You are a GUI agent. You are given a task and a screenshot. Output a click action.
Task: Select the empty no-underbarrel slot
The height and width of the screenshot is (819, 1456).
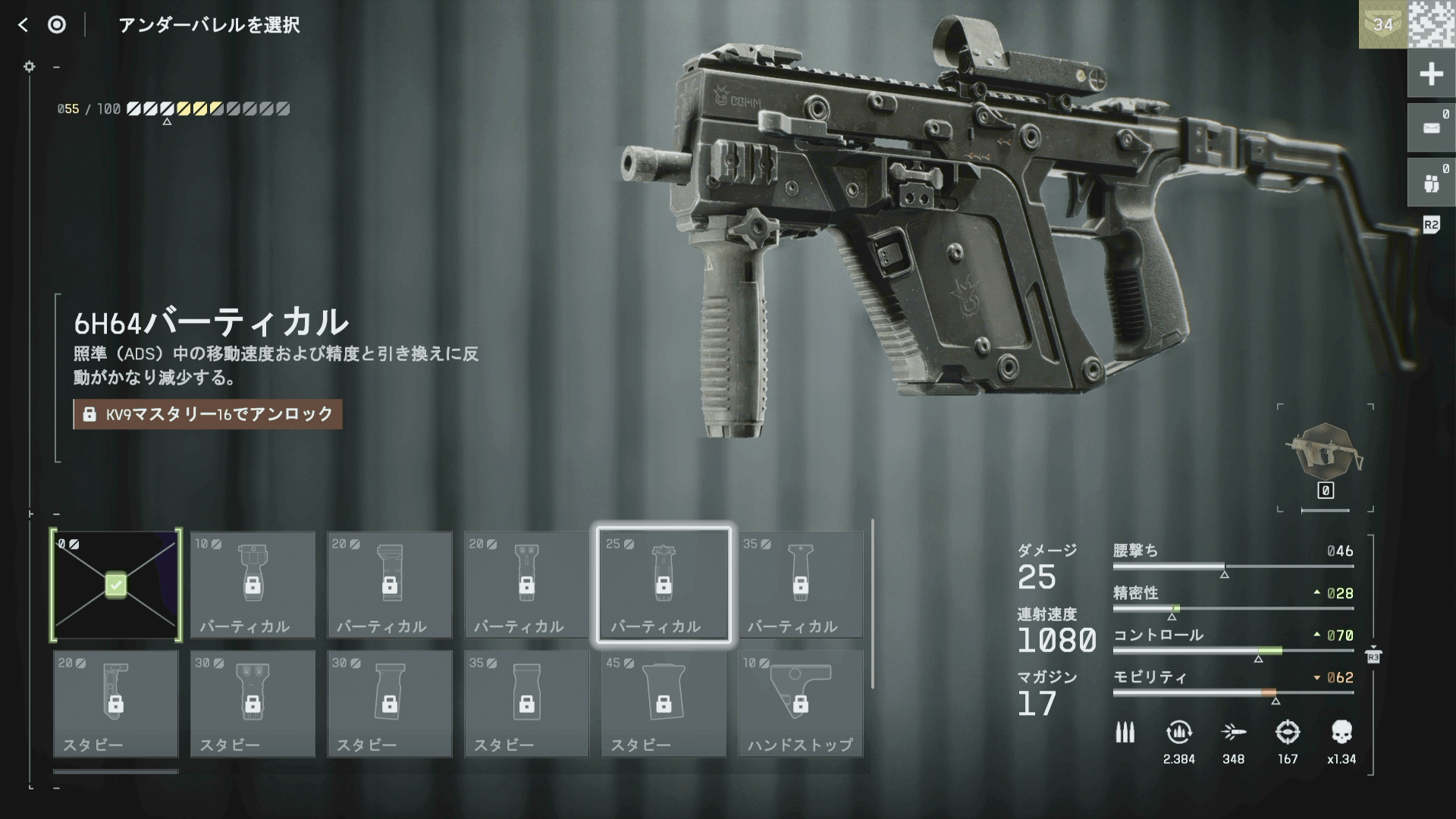tap(116, 585)
